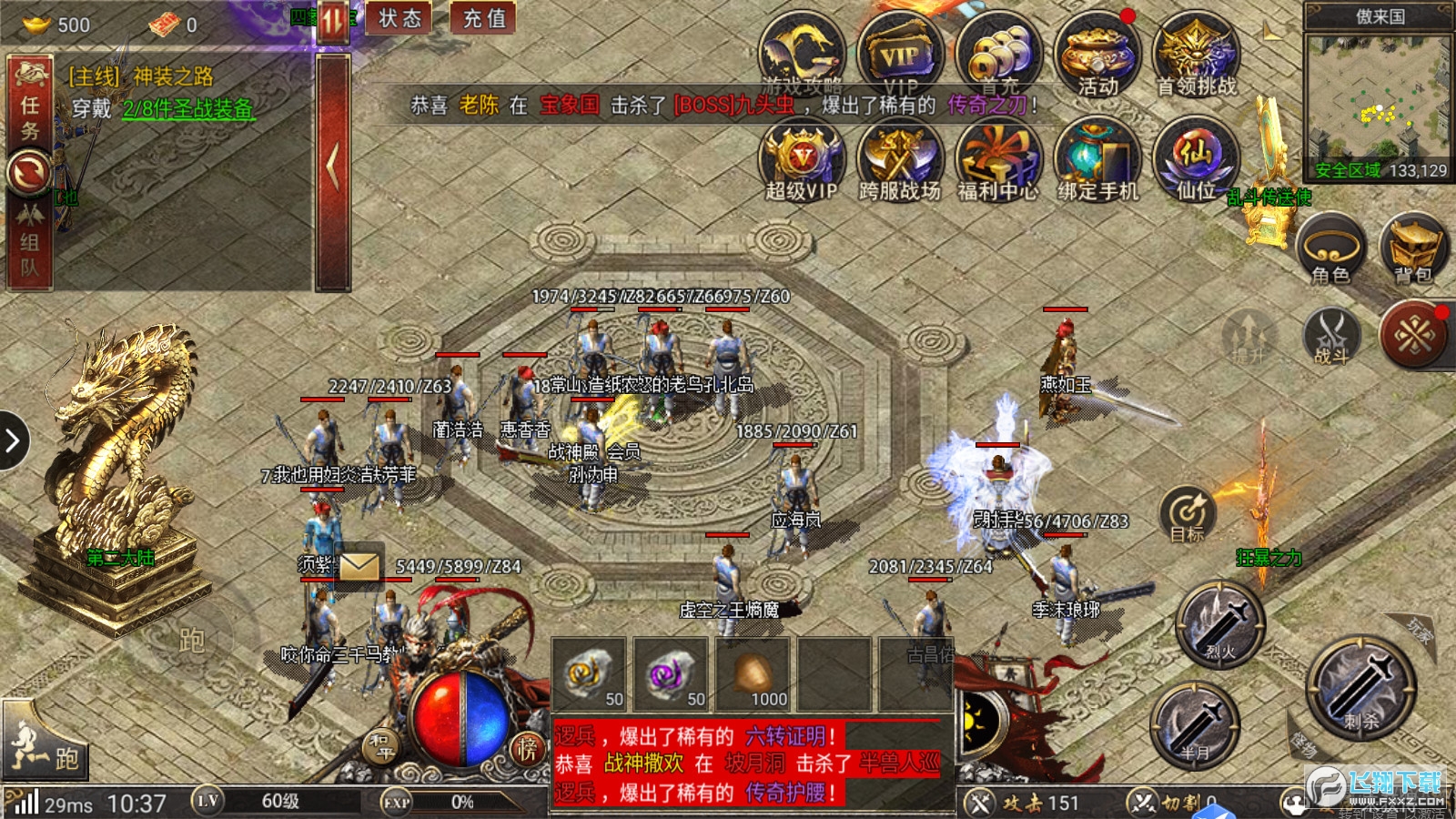The width and height of the screenshot is (1456, 819).
Task: Open the 充值 recharge button
Action: coord(484,18)
